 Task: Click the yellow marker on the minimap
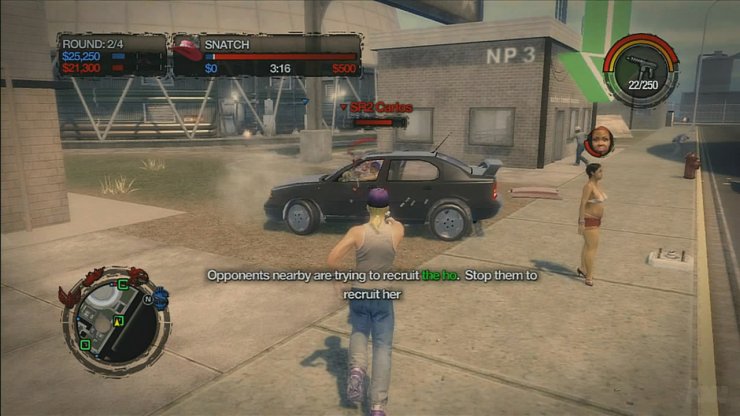(118, 321)
